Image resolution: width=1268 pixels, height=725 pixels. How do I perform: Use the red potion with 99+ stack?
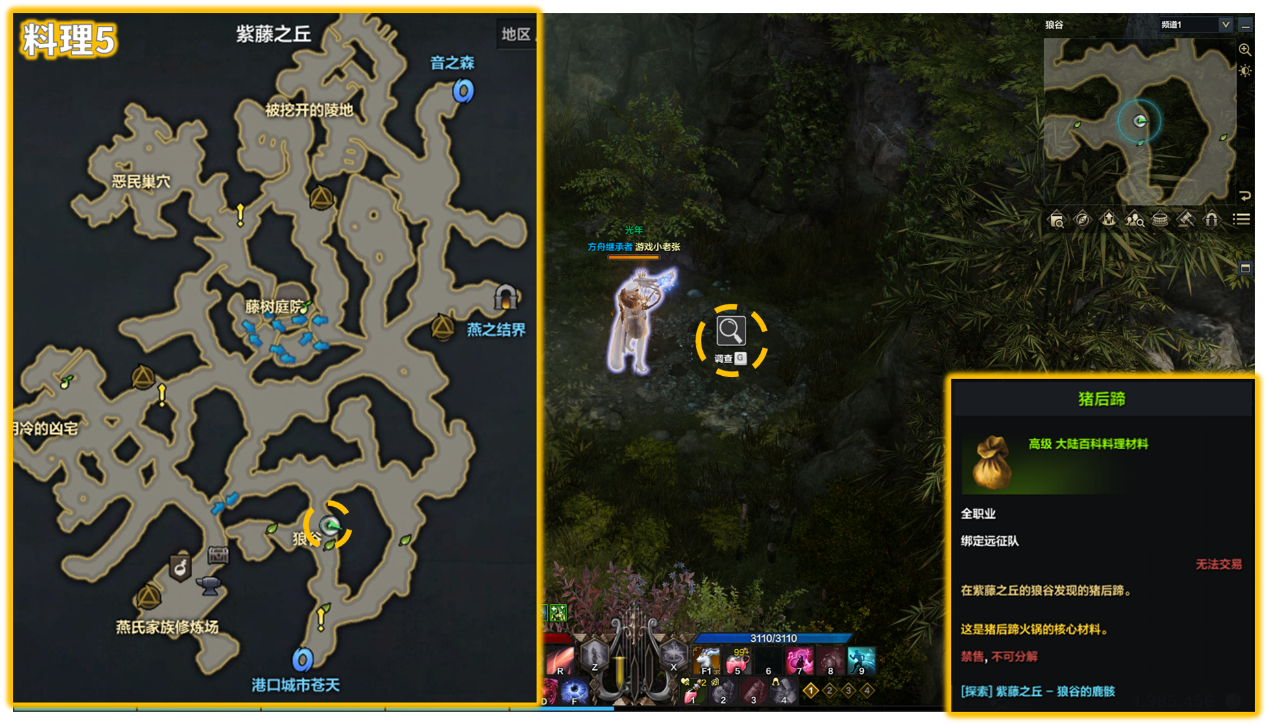(x=738, y=661)
